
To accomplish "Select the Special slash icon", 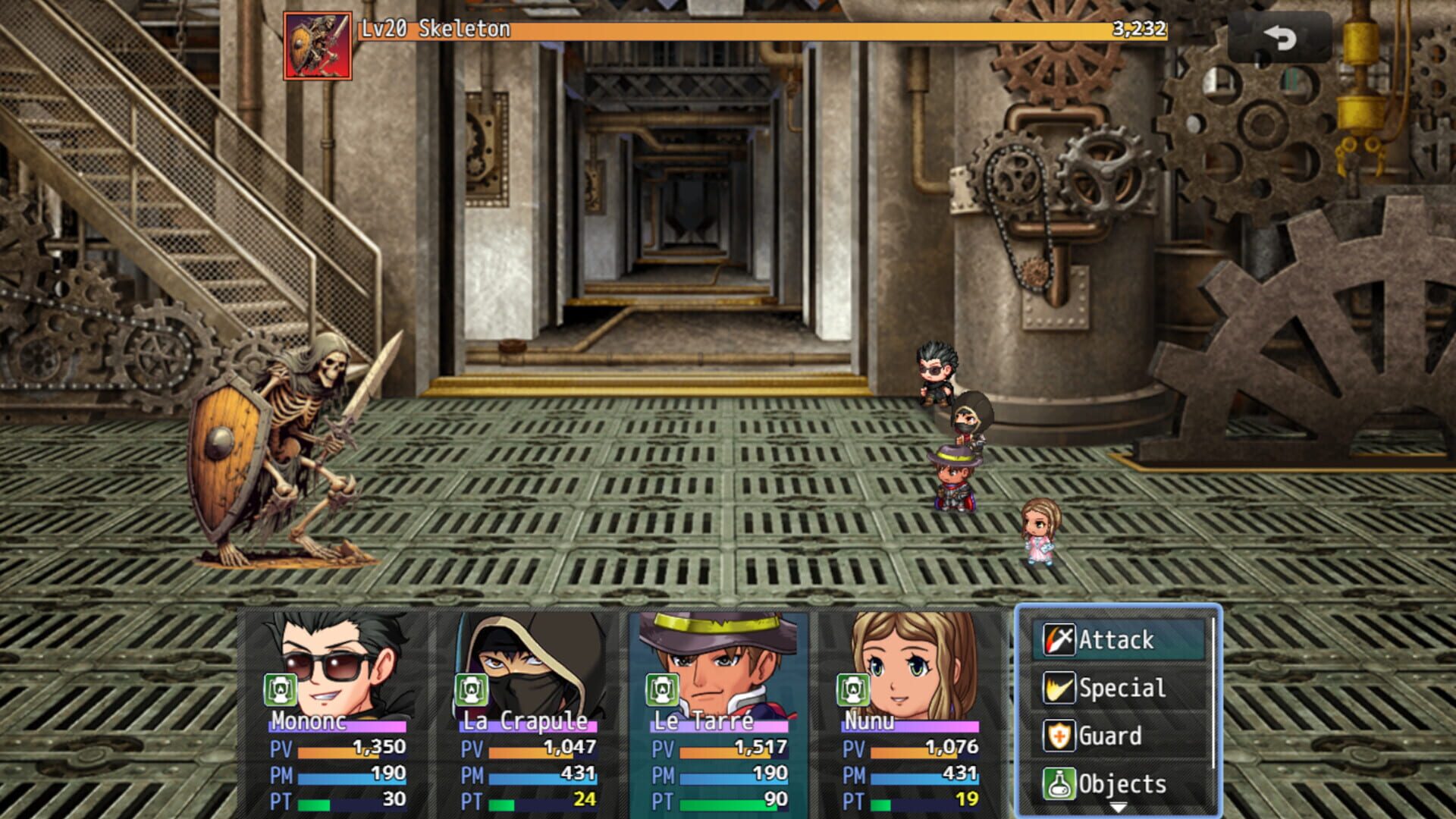I will pyautogui.click(x=1059, y=688).
